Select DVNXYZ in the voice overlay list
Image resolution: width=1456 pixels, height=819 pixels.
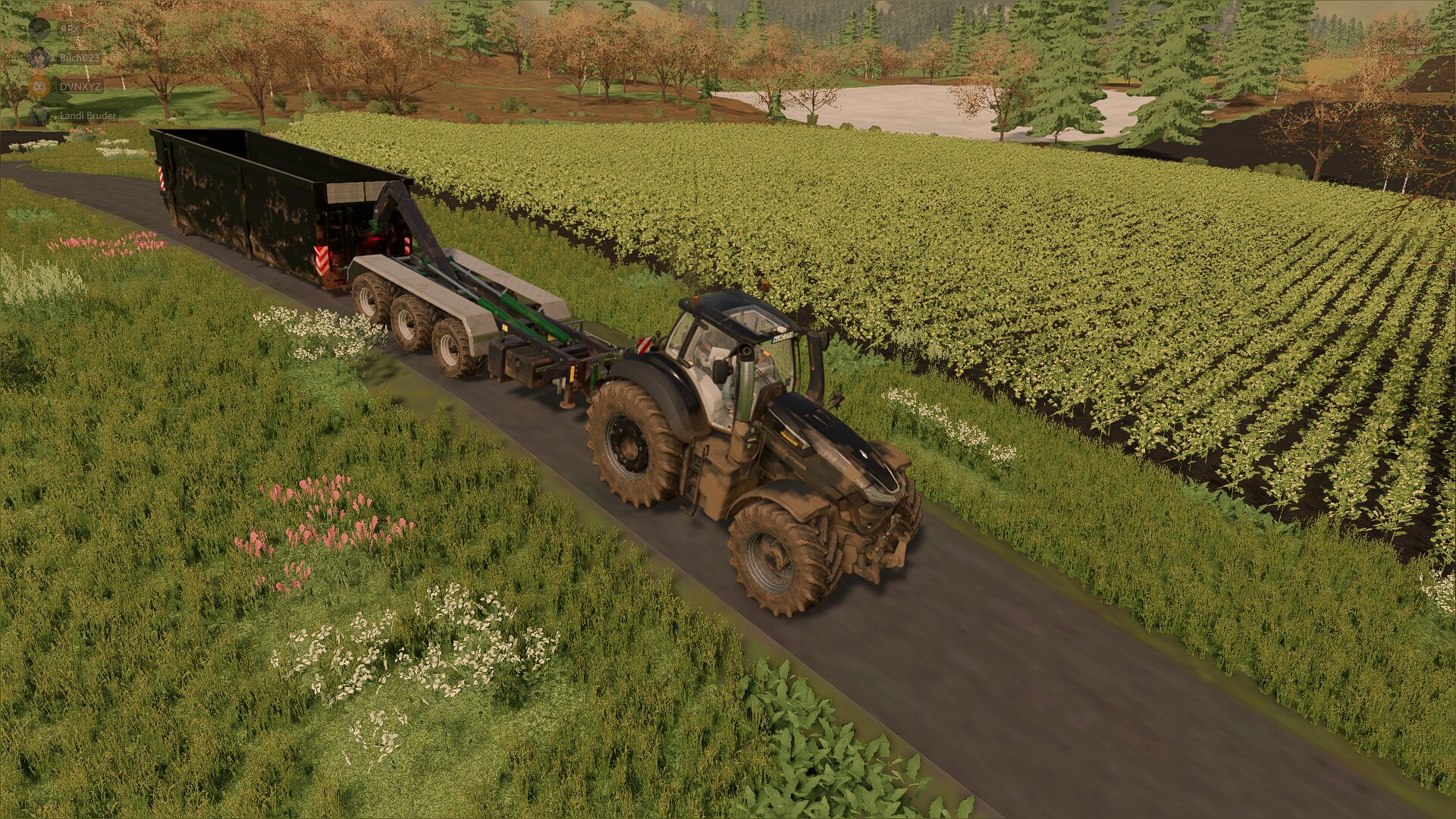tap(80, 86)
